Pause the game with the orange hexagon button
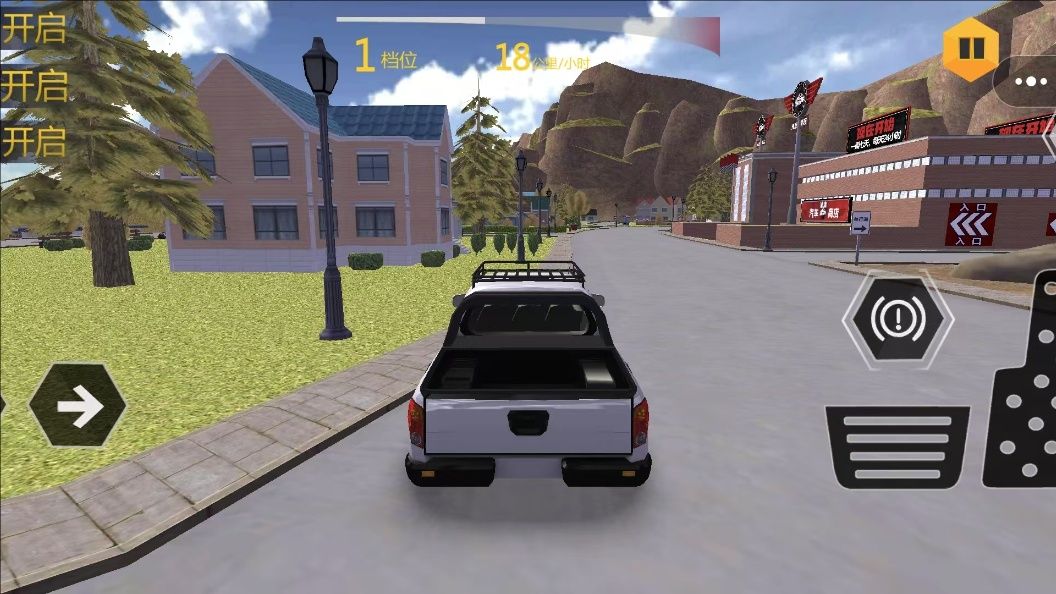 click(x=970, y=48)
